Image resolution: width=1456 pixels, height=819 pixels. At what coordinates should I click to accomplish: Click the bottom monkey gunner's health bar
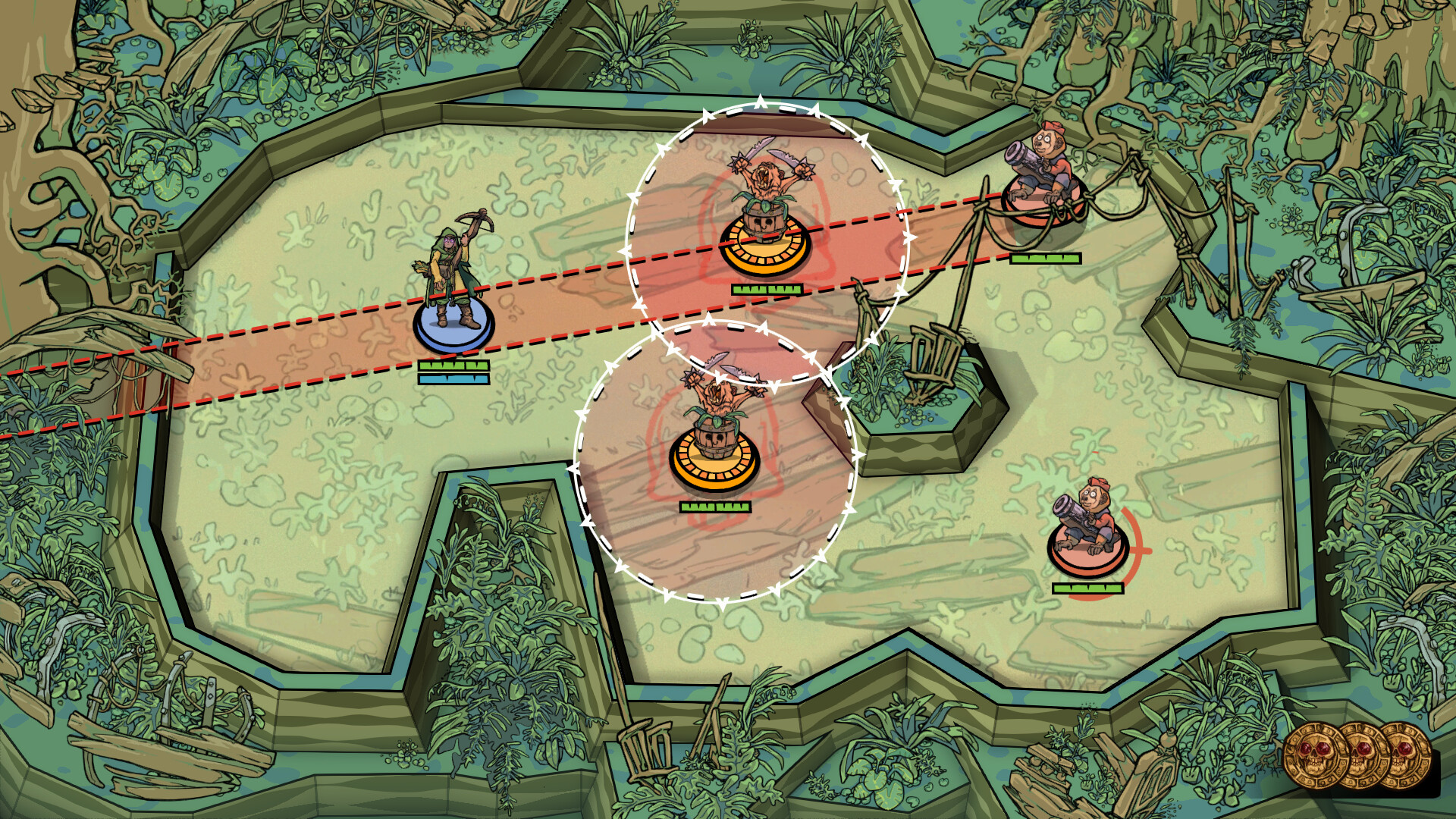coord(1088,588)
